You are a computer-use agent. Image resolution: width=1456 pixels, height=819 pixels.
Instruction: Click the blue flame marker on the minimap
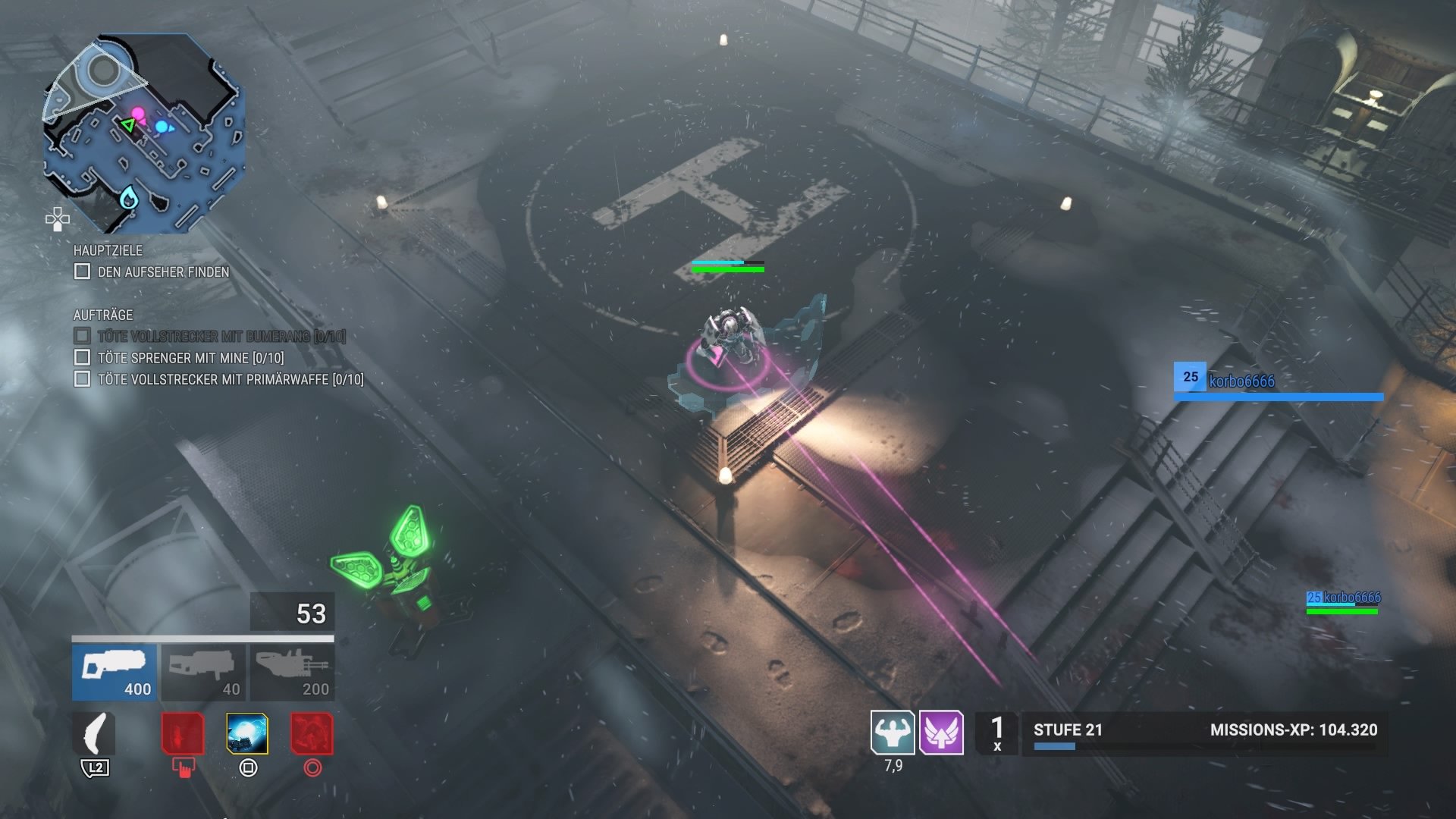pos(129,197)
